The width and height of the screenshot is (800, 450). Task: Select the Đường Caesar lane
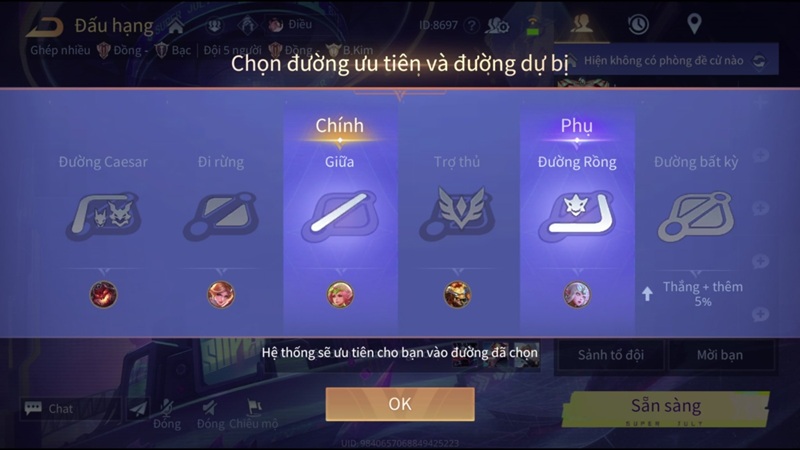(x=104, y=216)
